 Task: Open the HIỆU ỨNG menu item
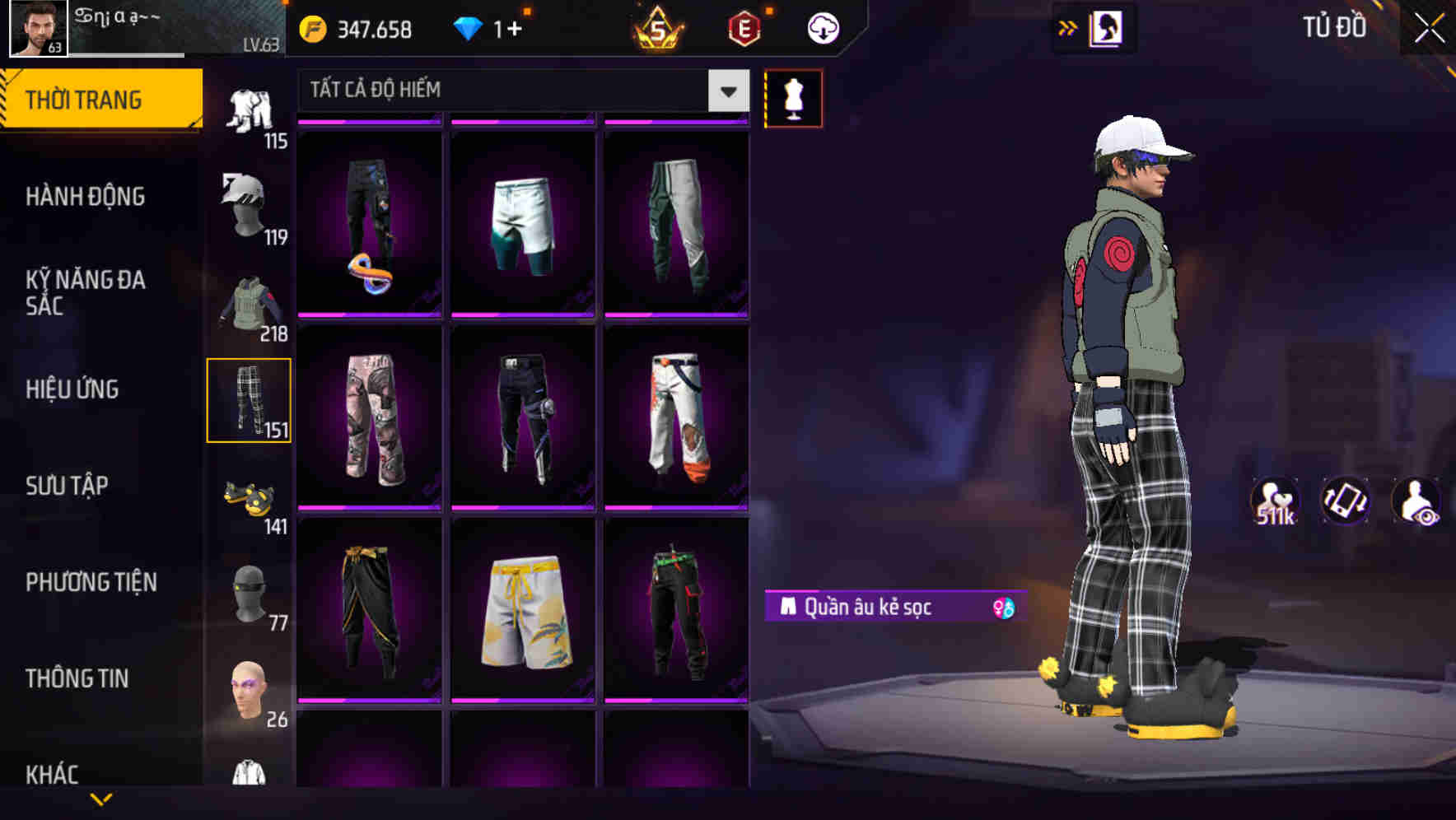[x=72, y=389]
